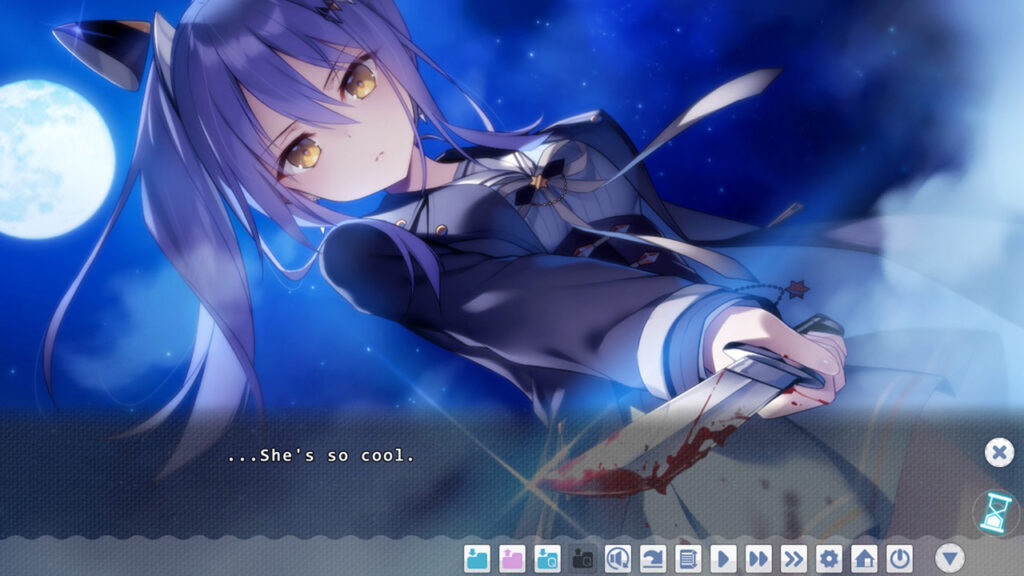Click the dark quick load folder icon
This screenshot has height=576, width=1024.
pyautogui.click(x=583, y=558)
